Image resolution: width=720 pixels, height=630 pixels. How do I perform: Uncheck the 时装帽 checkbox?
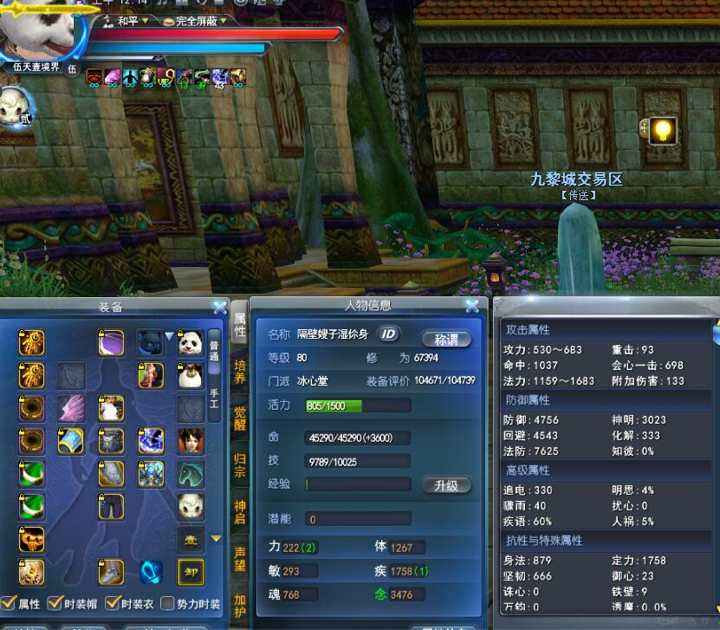[x=56, y=603]
